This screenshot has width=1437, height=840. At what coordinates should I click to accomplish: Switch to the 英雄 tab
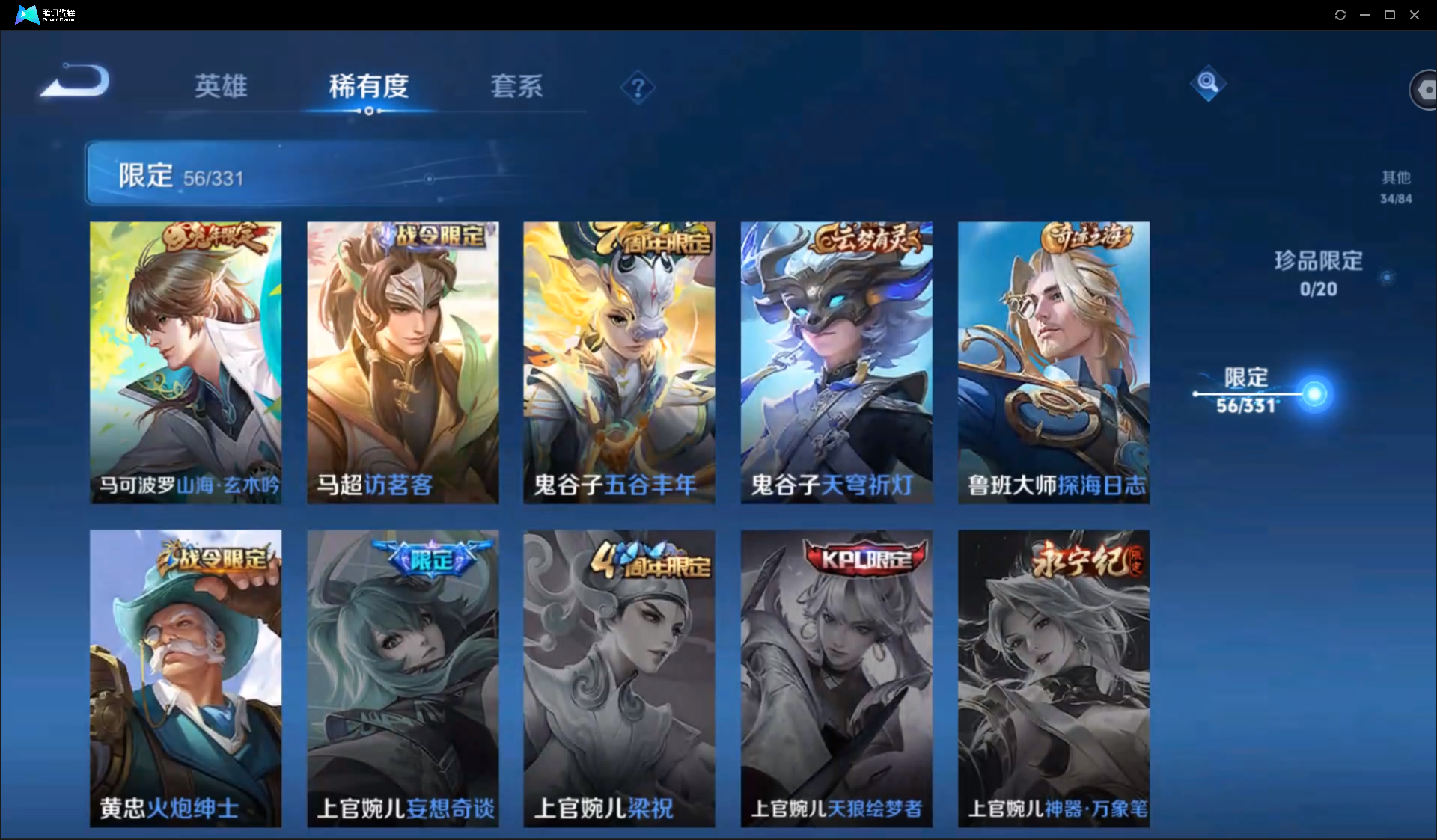[221, 86]
